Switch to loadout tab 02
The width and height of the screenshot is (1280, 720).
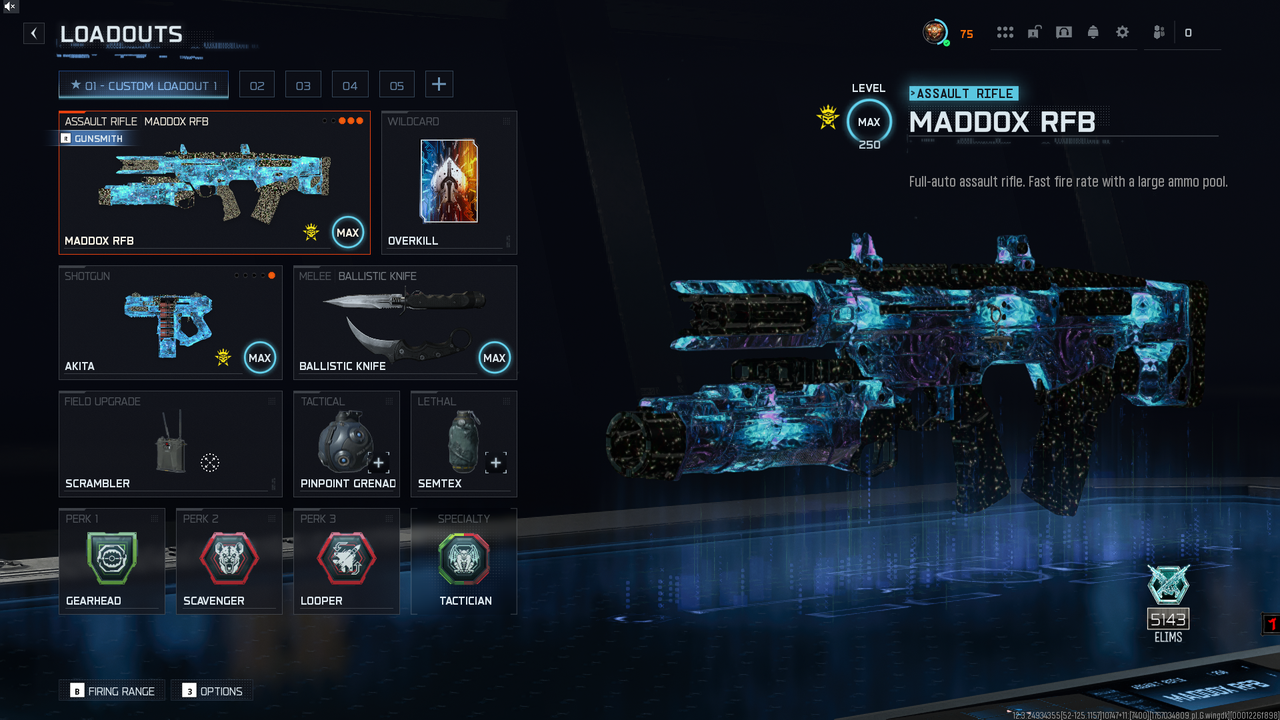[x=257, y=86]
